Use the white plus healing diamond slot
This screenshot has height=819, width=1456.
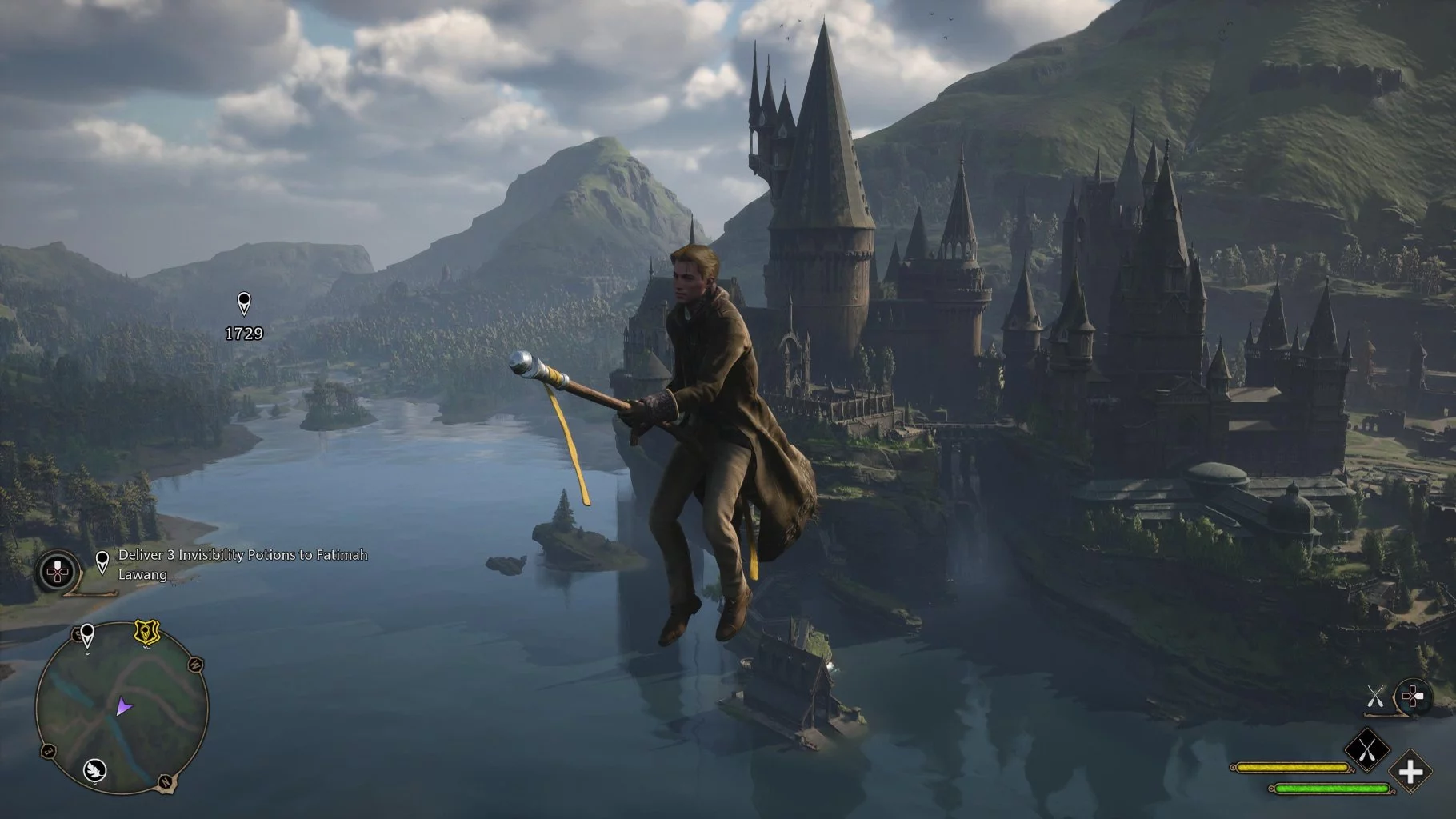tap(1410, 773)
